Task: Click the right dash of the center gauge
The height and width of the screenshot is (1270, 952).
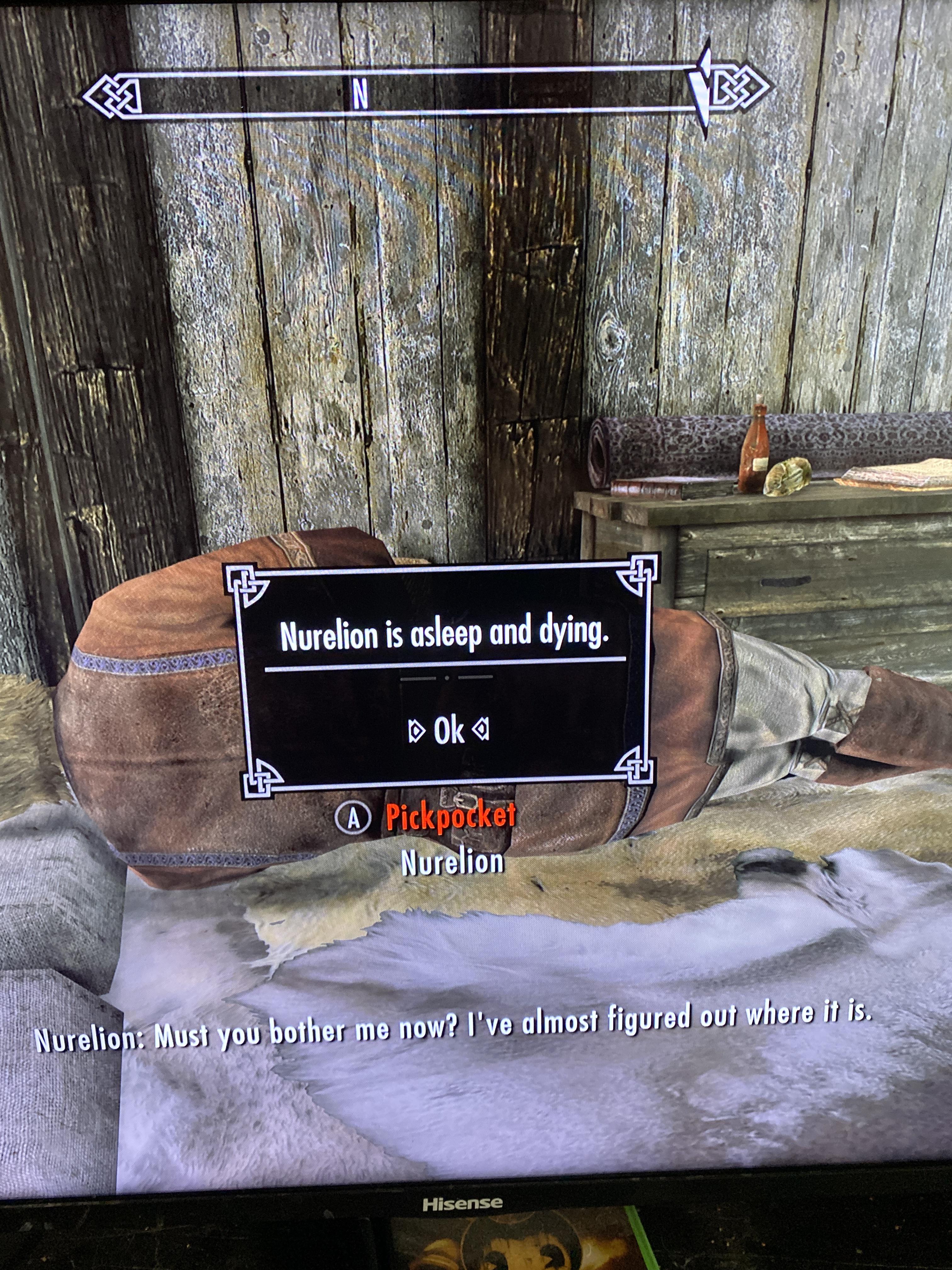Action: (475, 678)
